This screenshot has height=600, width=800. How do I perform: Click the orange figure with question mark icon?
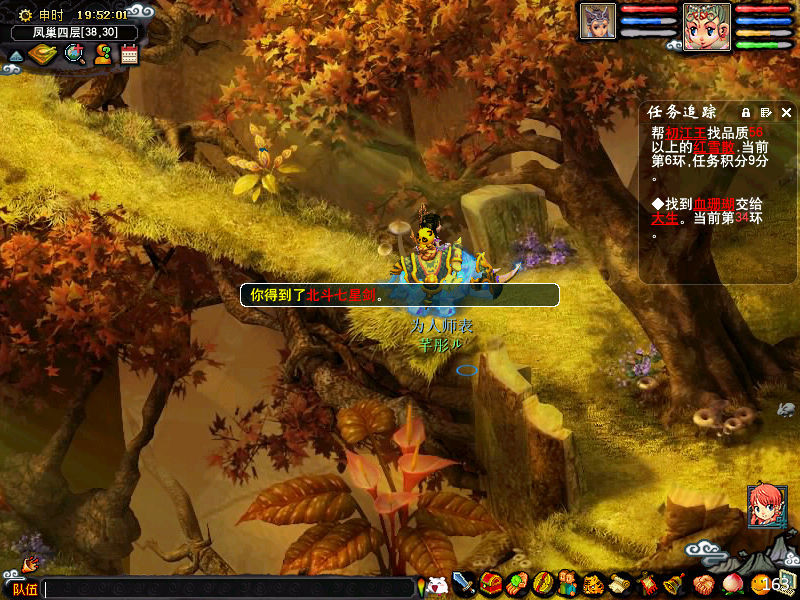102,55
